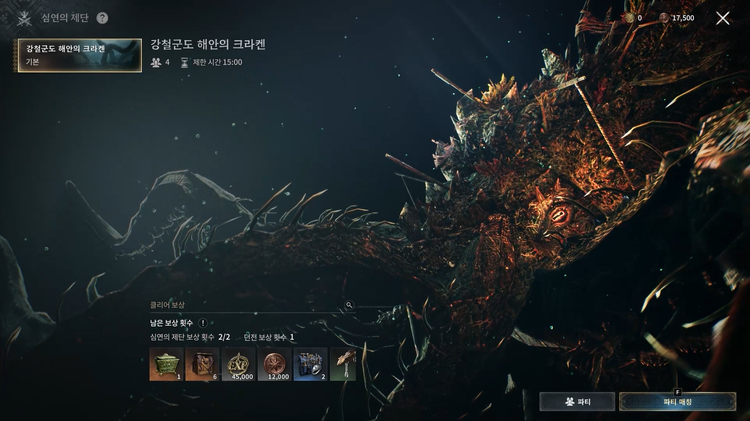View the brown rune box reward
The width and height of the screenshot is (750, 421).
point(201,365)
